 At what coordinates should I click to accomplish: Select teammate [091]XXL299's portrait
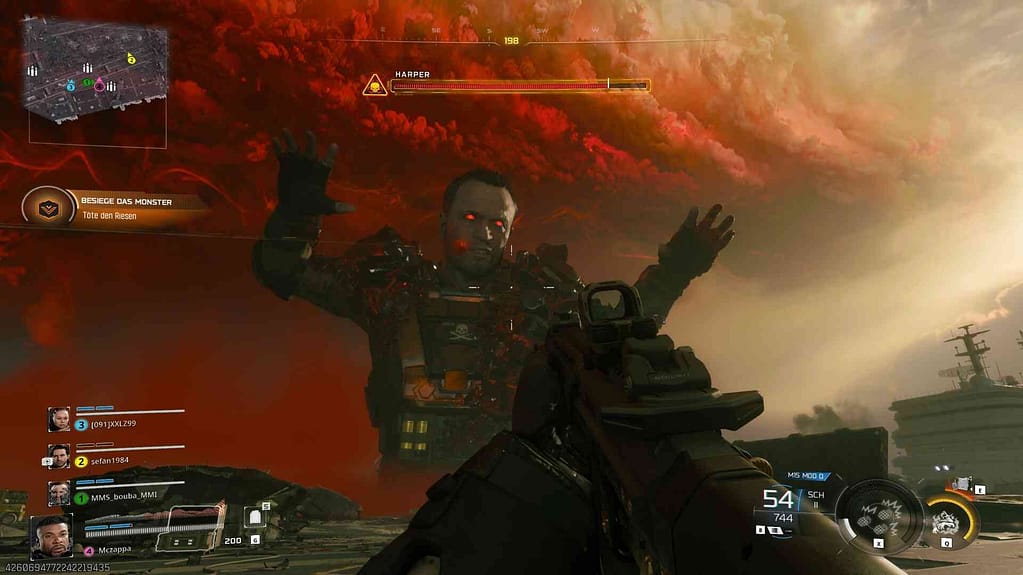click(x=60, y=418)
